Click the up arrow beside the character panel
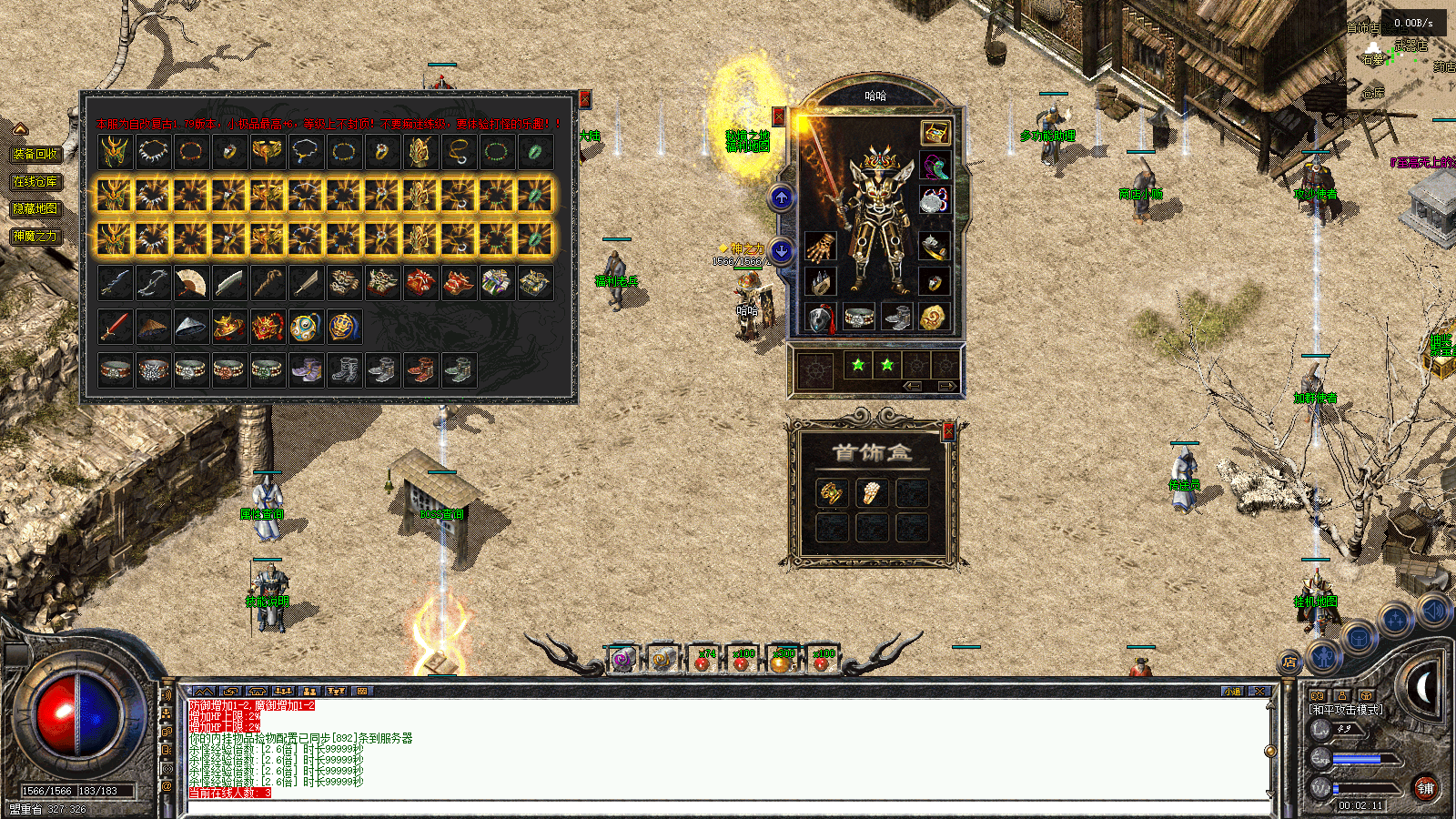 782,197
